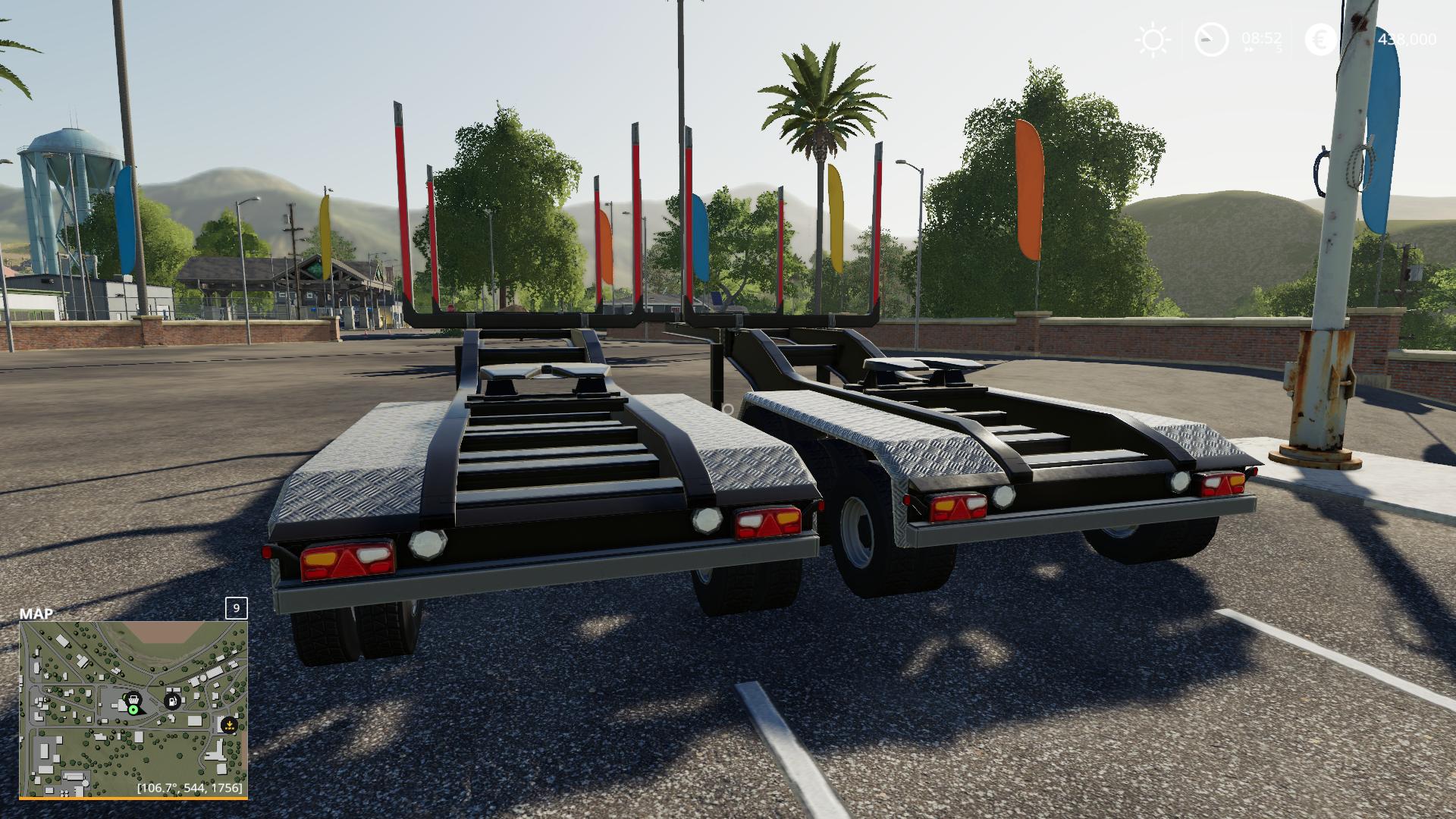Select the fuel station marker on the minimap
1456x819 pixels.
click(174, 700)
